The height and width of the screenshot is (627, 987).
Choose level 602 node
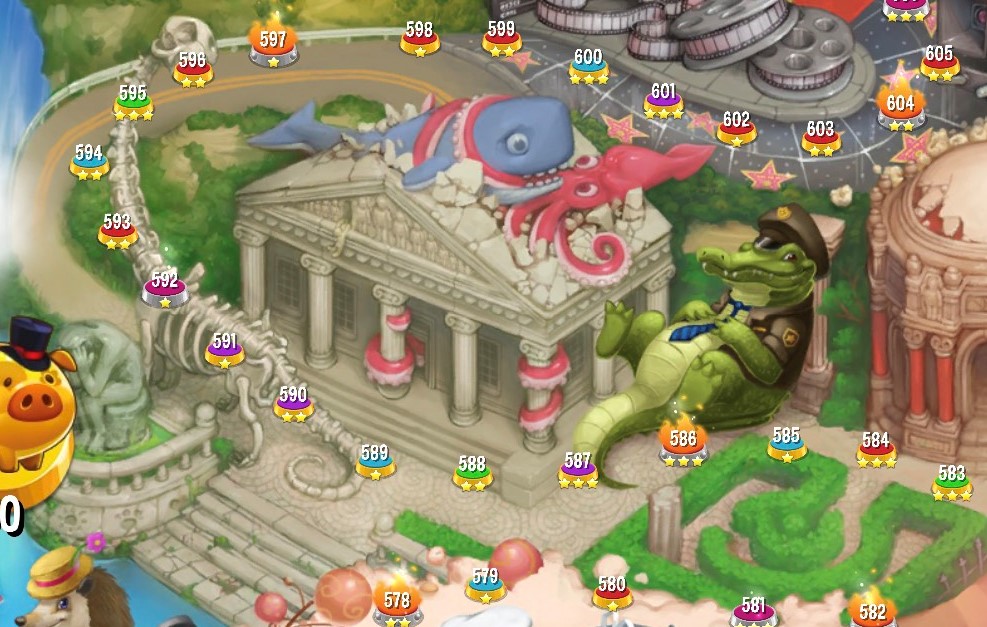736,127
